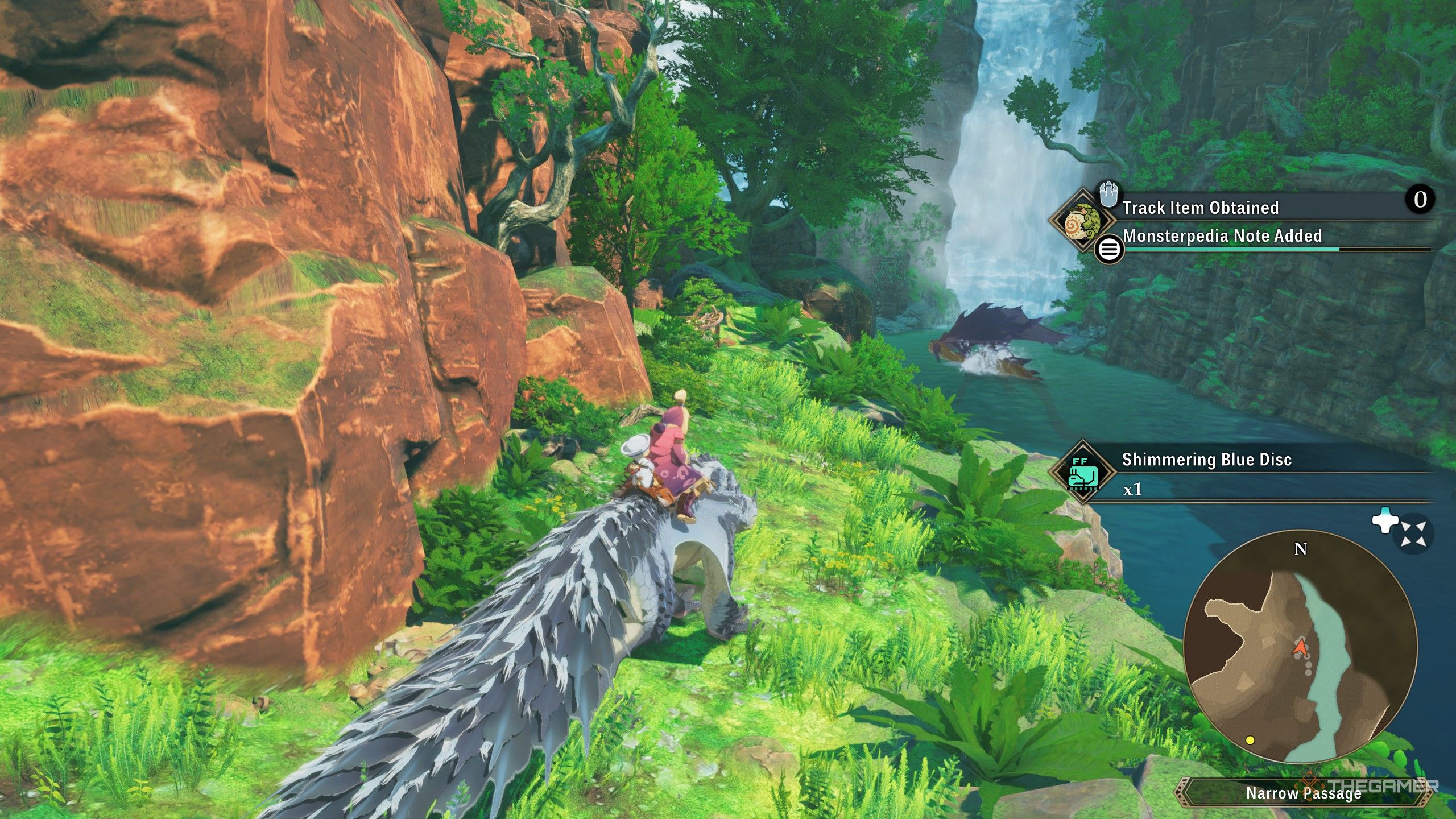
Task: Click the red player arrow on minimap
Action: pos(1300,647)
